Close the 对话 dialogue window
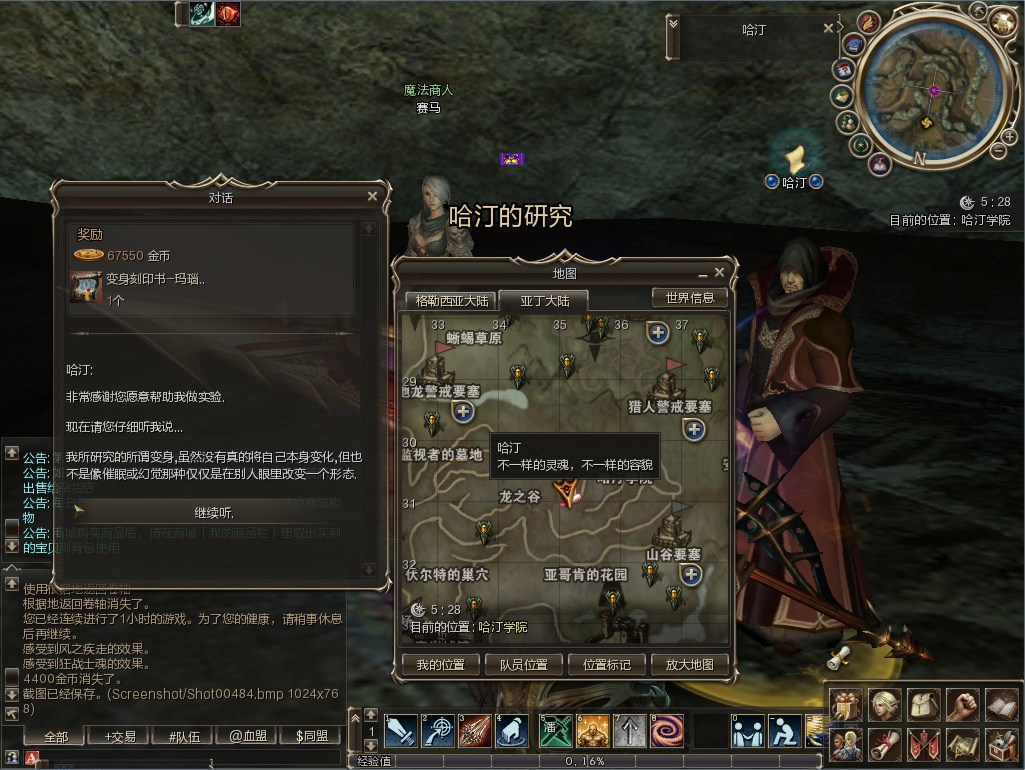Image resolution: width=1025 pixels, height=770 pixels. pyautogui.click(x=373, y=197)
